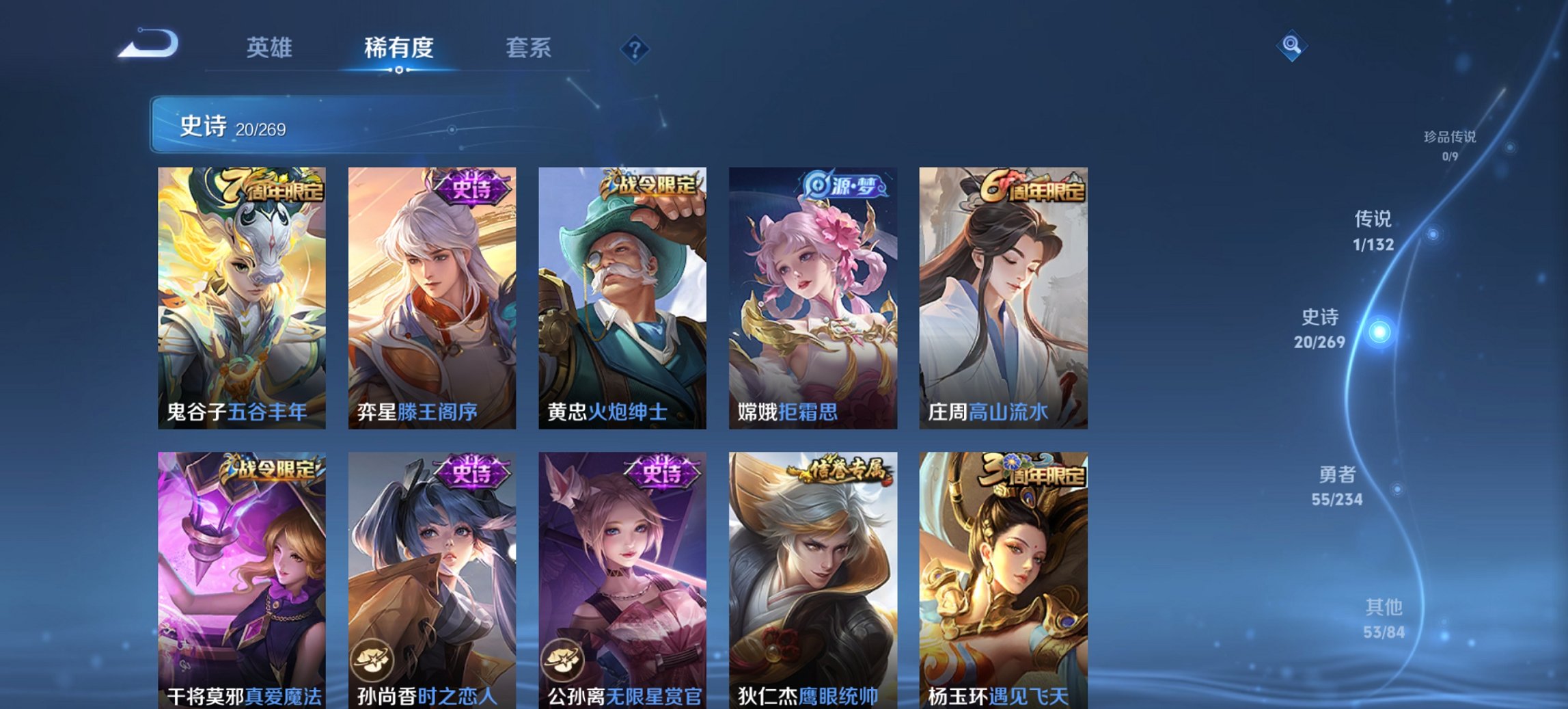Click the back arrow icon
Screen dimensions: 1568x709
point(147,44)
